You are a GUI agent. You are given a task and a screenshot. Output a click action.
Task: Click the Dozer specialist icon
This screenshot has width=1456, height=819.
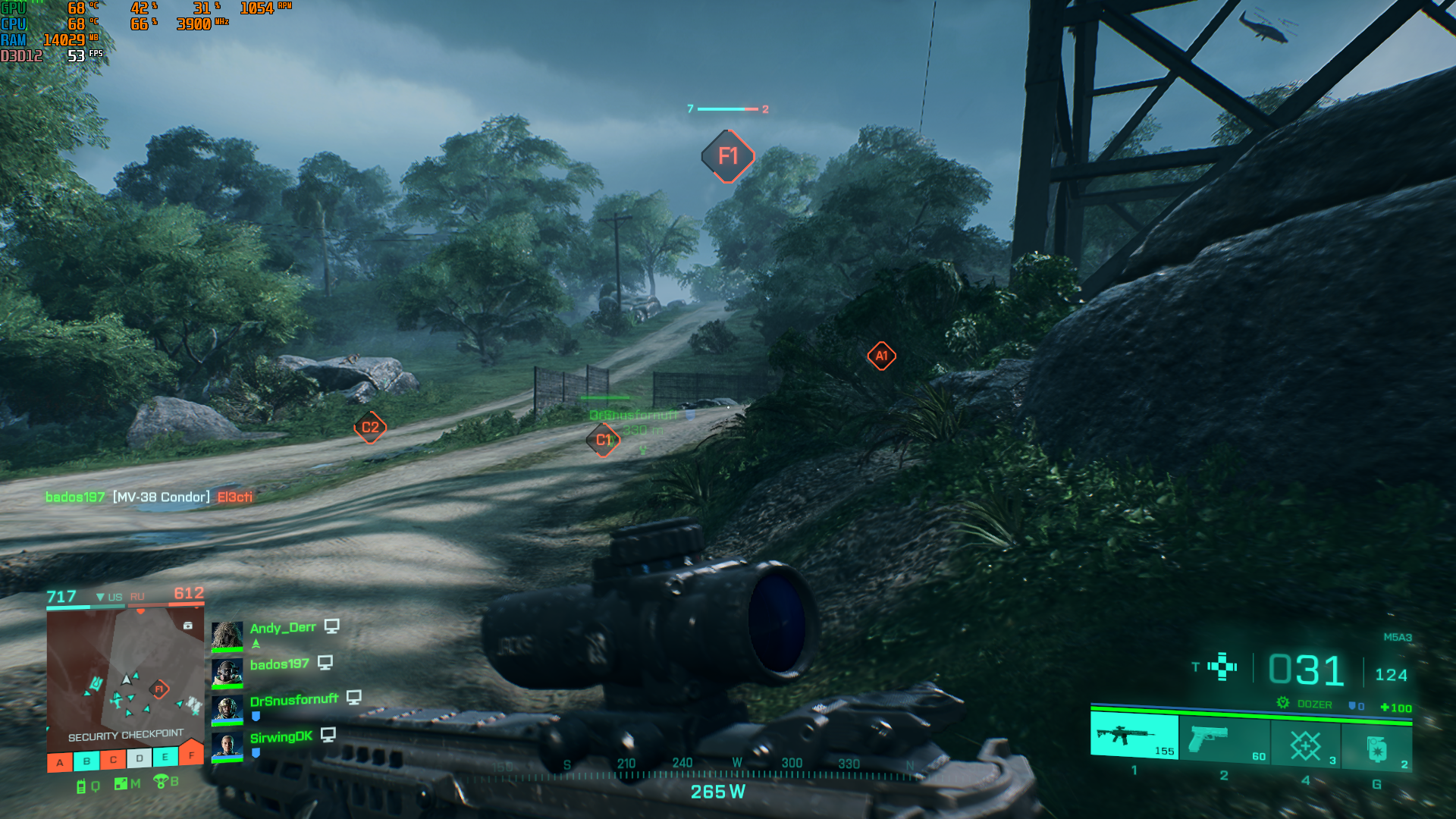1282,703
